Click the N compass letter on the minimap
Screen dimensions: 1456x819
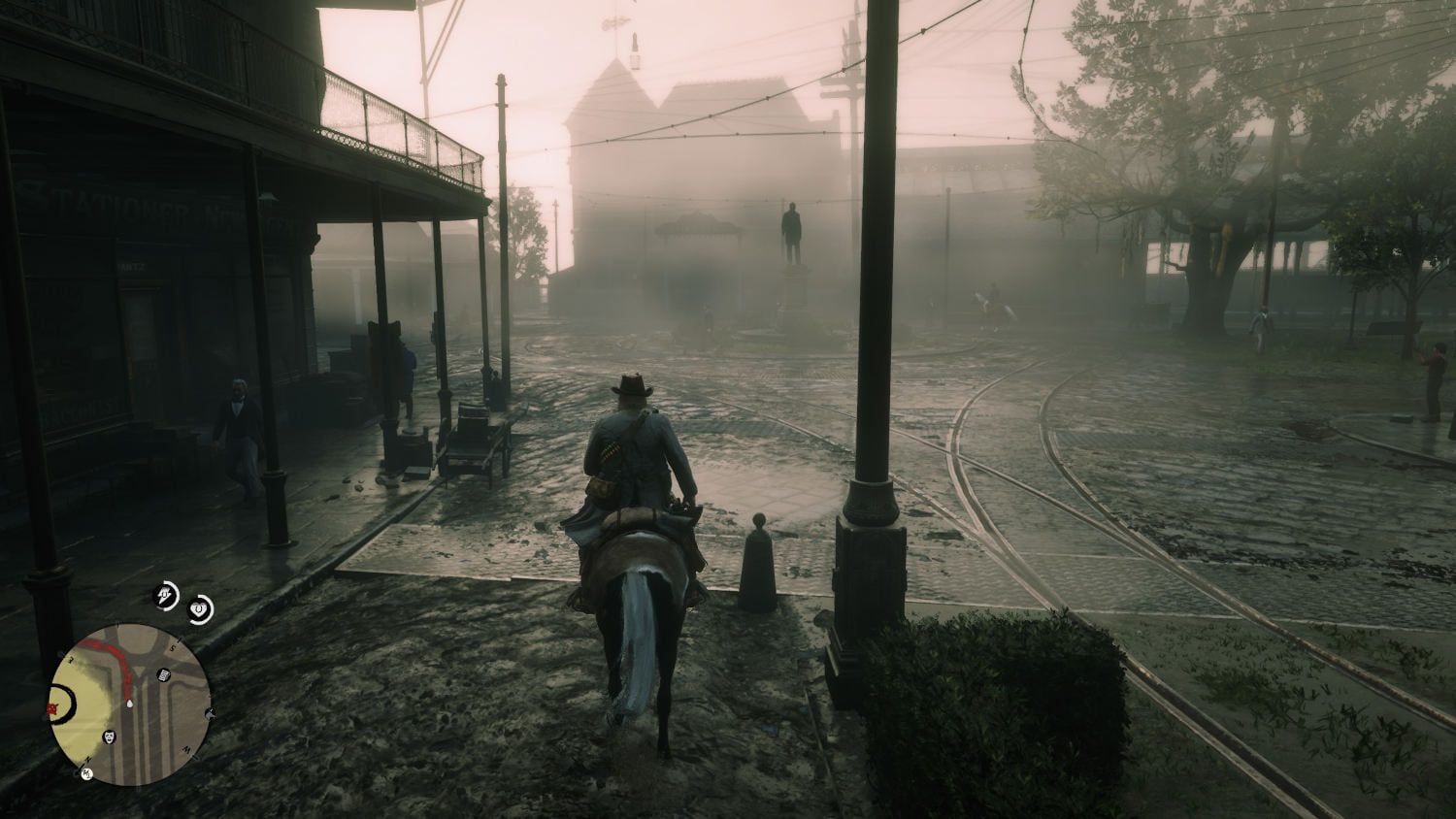(87, 759)
